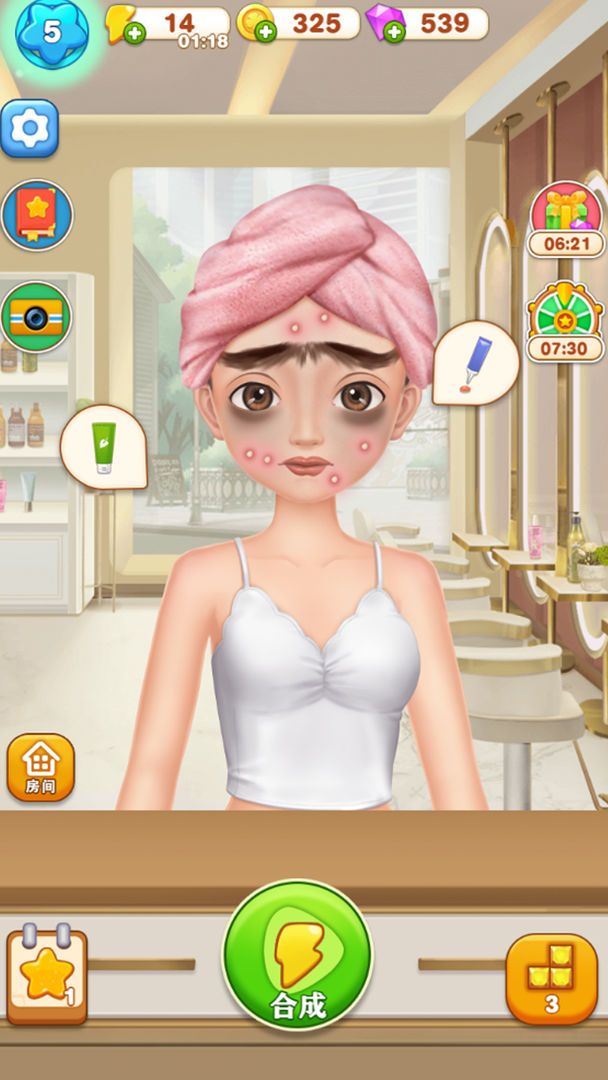608x1080 pixels.
Task: Add more energy with the plus
Action: point(135,32)
